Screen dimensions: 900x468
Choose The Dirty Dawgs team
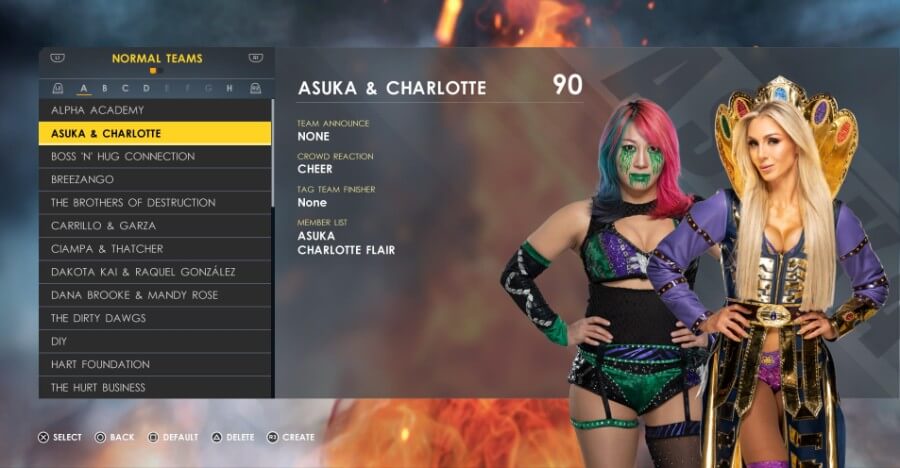154,318
